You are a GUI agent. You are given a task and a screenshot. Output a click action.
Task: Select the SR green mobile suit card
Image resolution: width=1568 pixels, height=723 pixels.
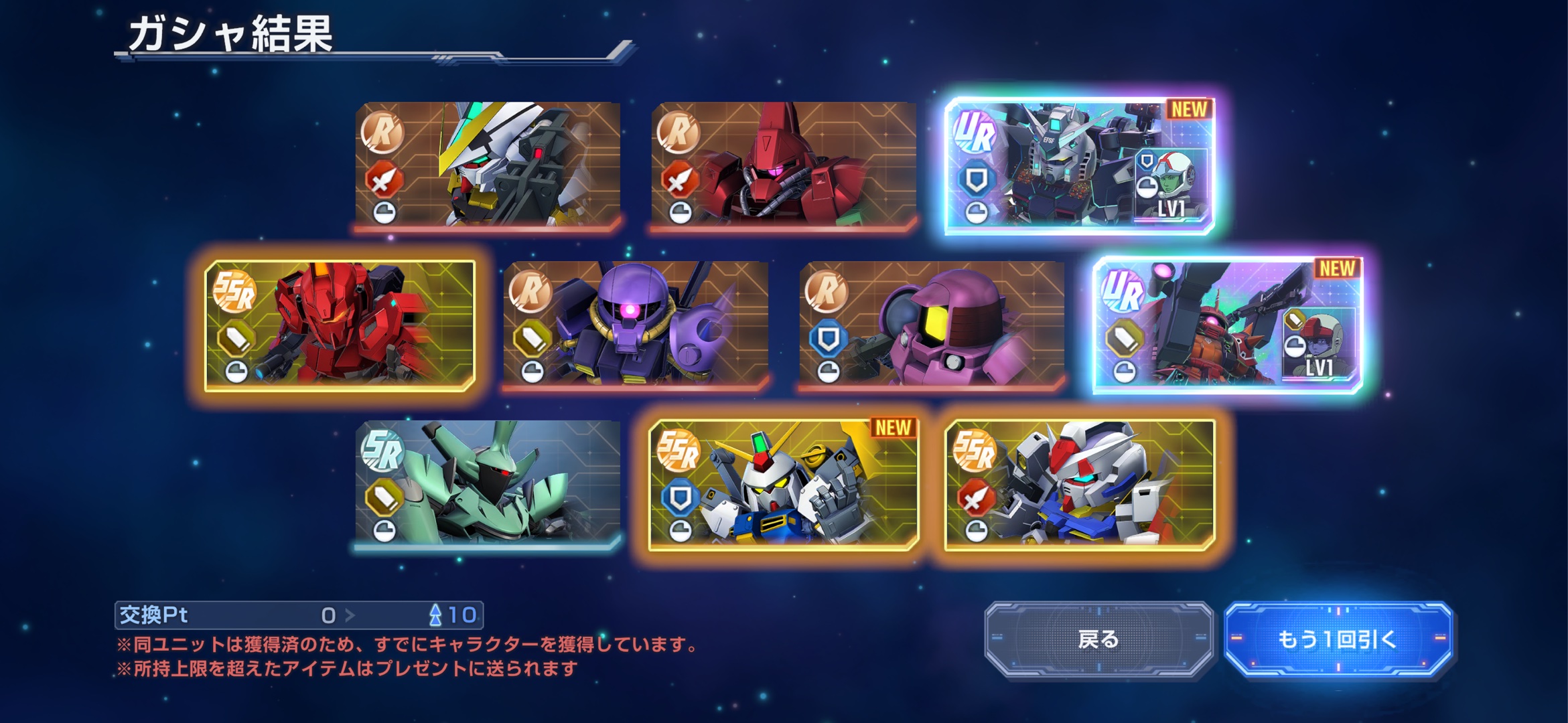coord(488,483)
